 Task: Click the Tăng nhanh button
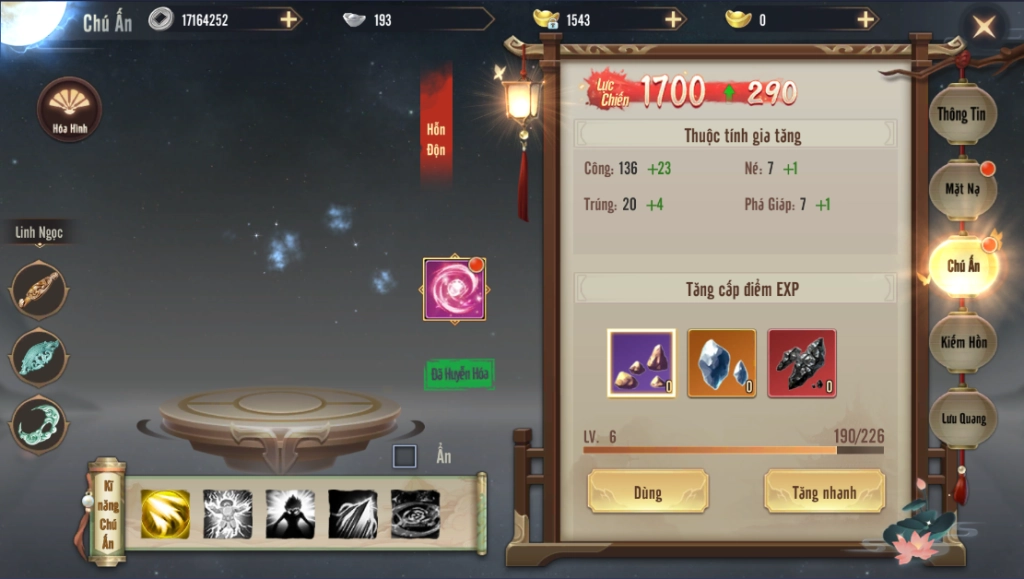825,492
